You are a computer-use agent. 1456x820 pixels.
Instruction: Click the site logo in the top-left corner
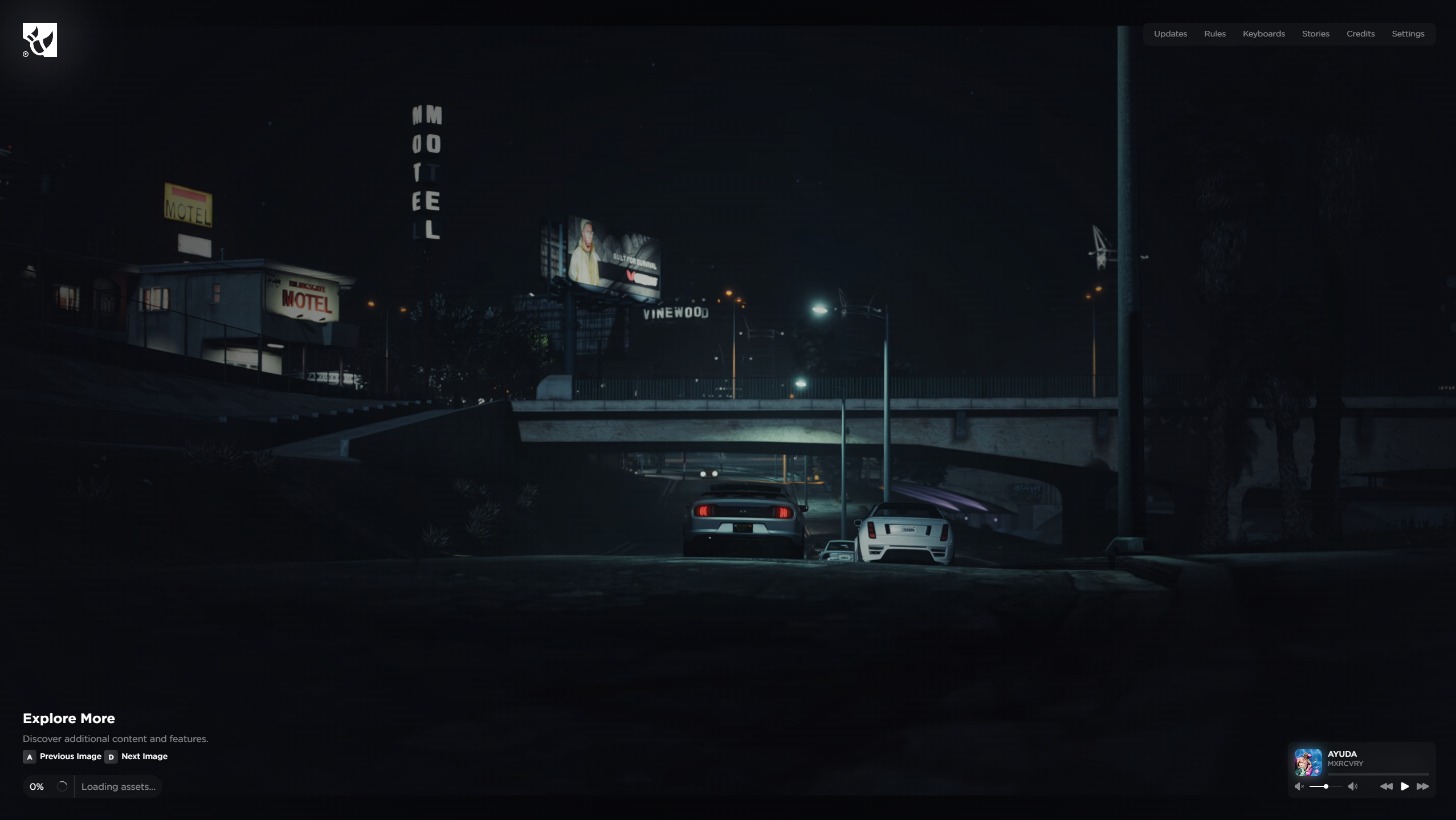point(39,39)
